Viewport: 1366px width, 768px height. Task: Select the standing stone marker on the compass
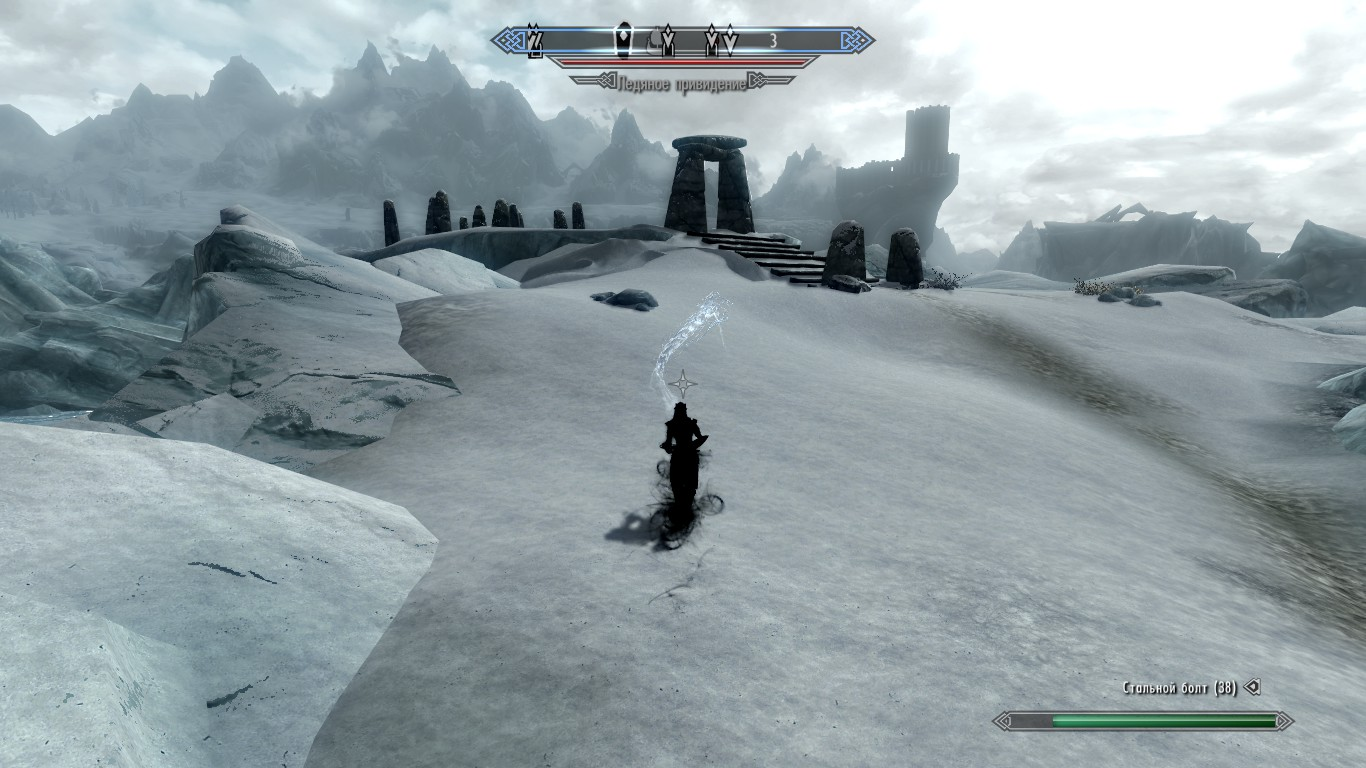point(621,41)
